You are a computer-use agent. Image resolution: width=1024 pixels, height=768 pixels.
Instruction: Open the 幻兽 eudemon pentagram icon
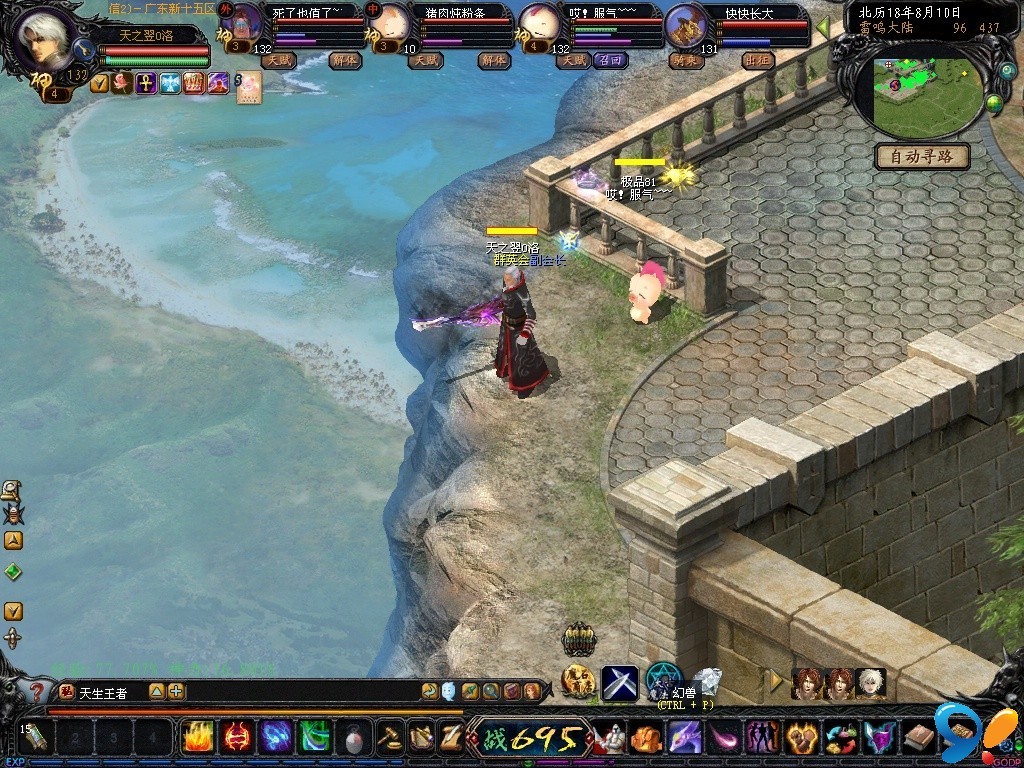point(662,680)
